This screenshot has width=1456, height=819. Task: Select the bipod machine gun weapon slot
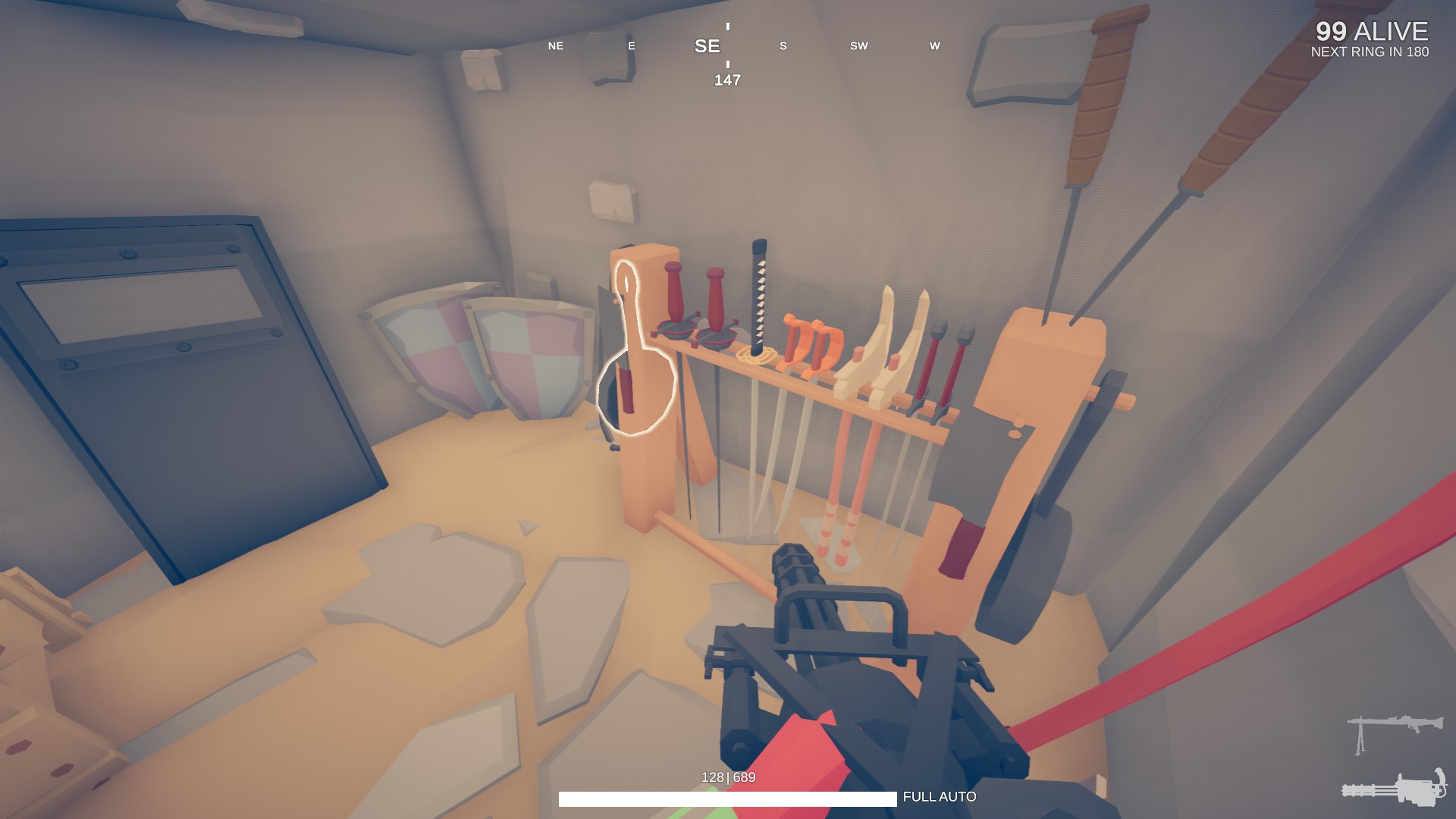coord(1394,731)
